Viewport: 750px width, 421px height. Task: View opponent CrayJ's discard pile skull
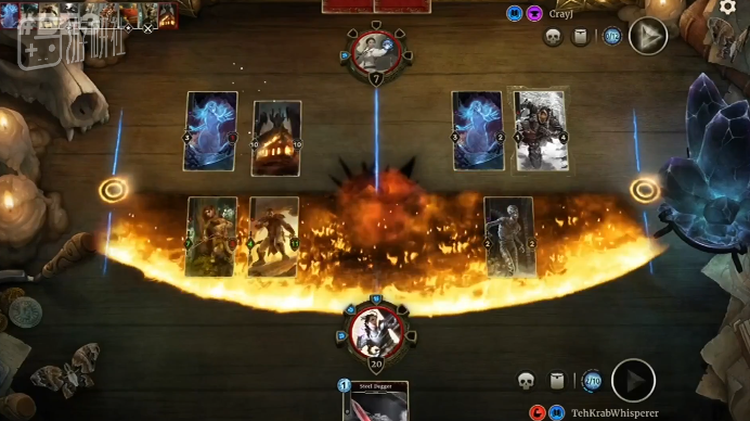click(x=552, y=37)
